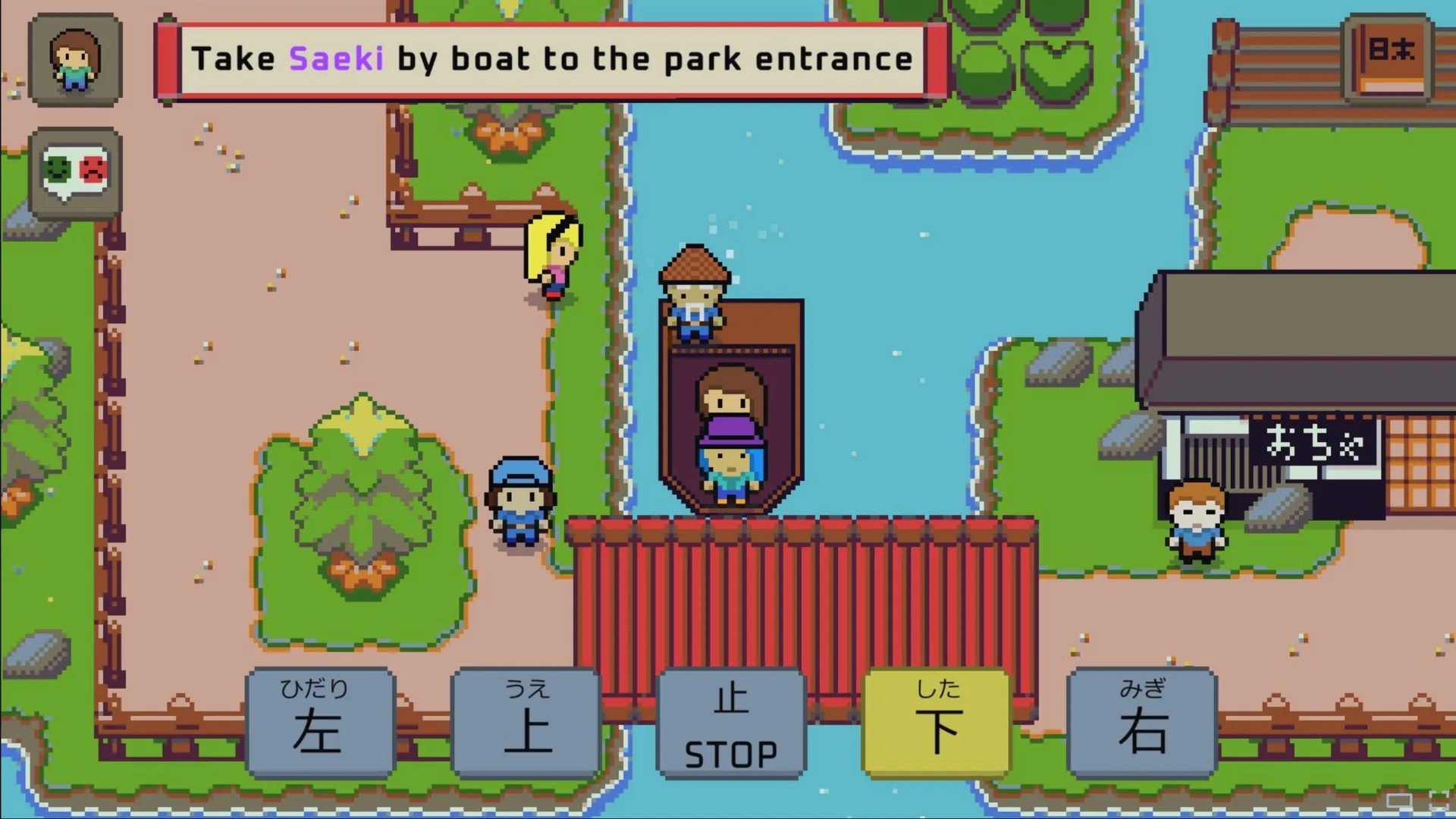This screenshot has width=1456, height=819.
Task: Steer the boat right with the 右 button
Action: pos(1142,723)
